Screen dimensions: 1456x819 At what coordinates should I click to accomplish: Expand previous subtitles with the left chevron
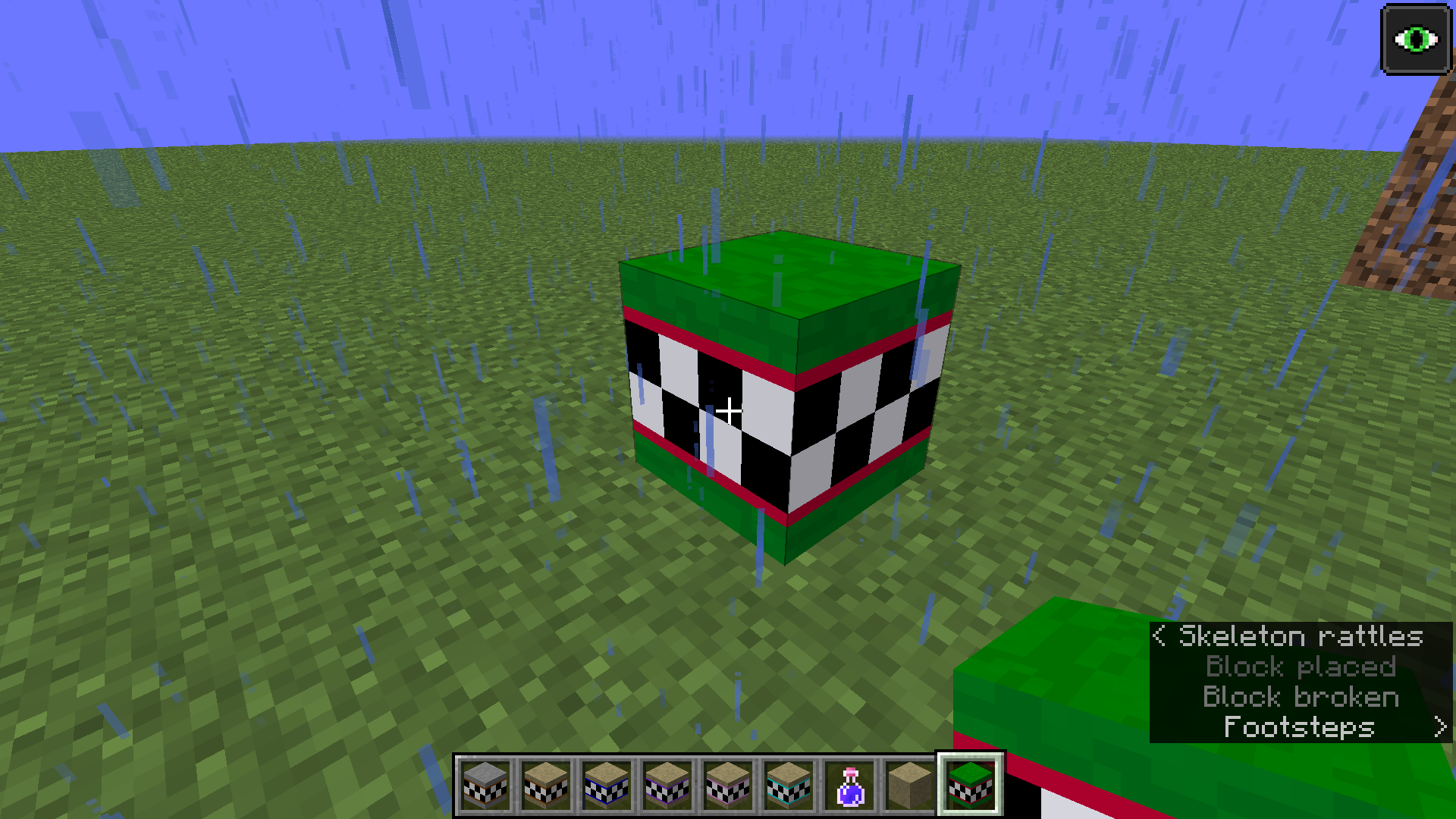[1159, 636]
